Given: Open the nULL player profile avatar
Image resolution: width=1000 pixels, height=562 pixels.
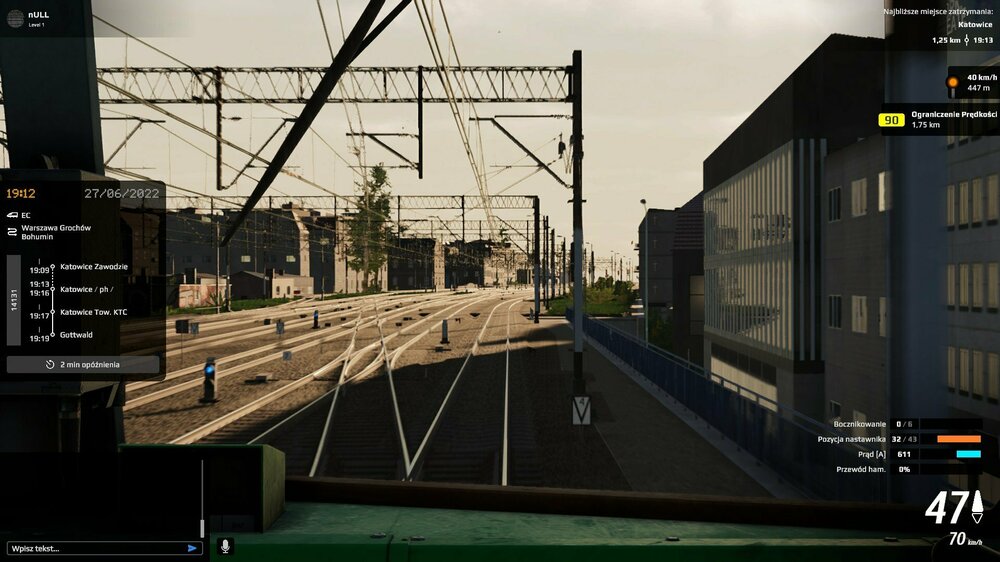Looking at the screenshot, I should tap(15, 18).
